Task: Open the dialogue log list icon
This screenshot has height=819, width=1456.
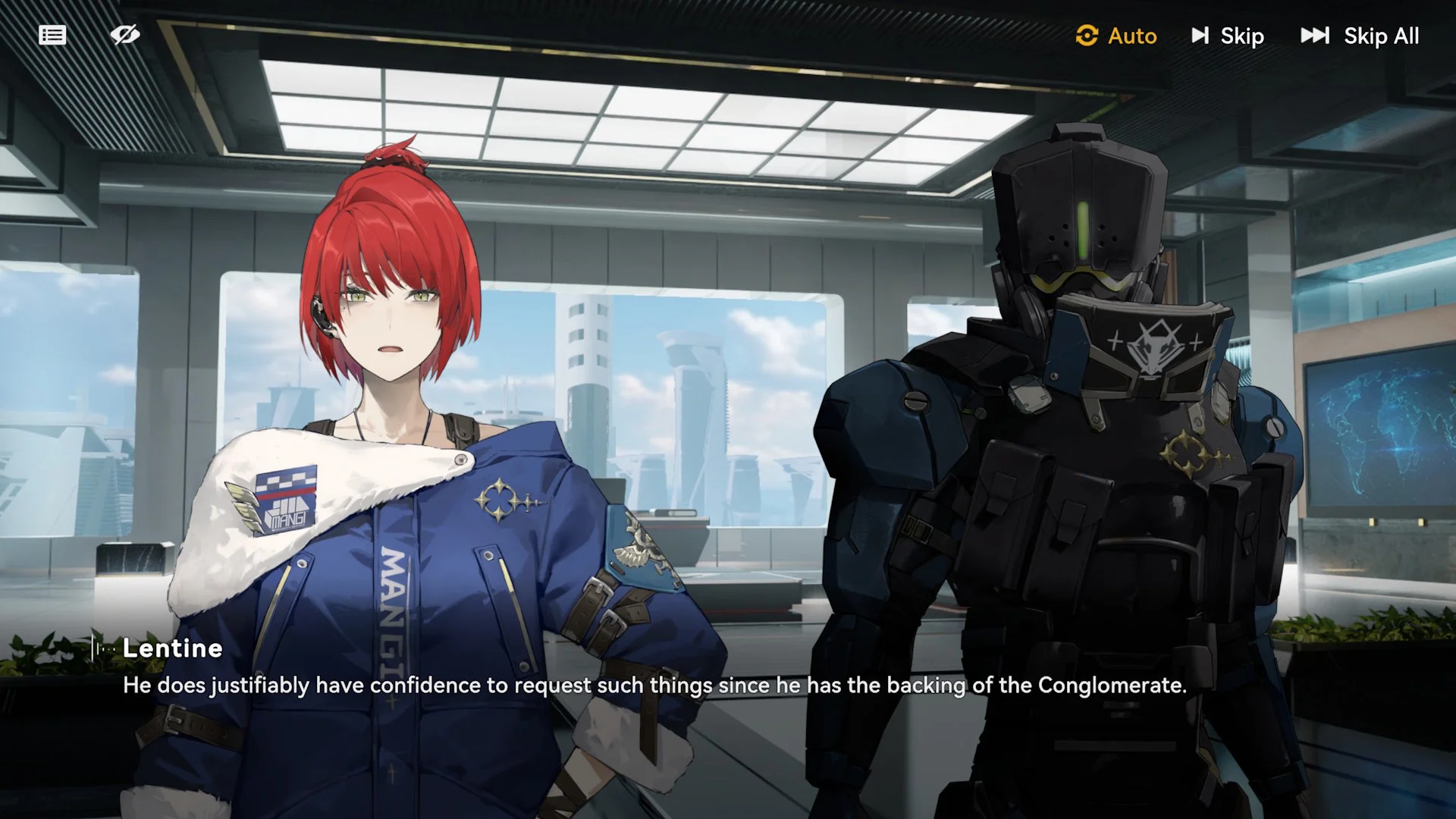Action: (52, 36)
